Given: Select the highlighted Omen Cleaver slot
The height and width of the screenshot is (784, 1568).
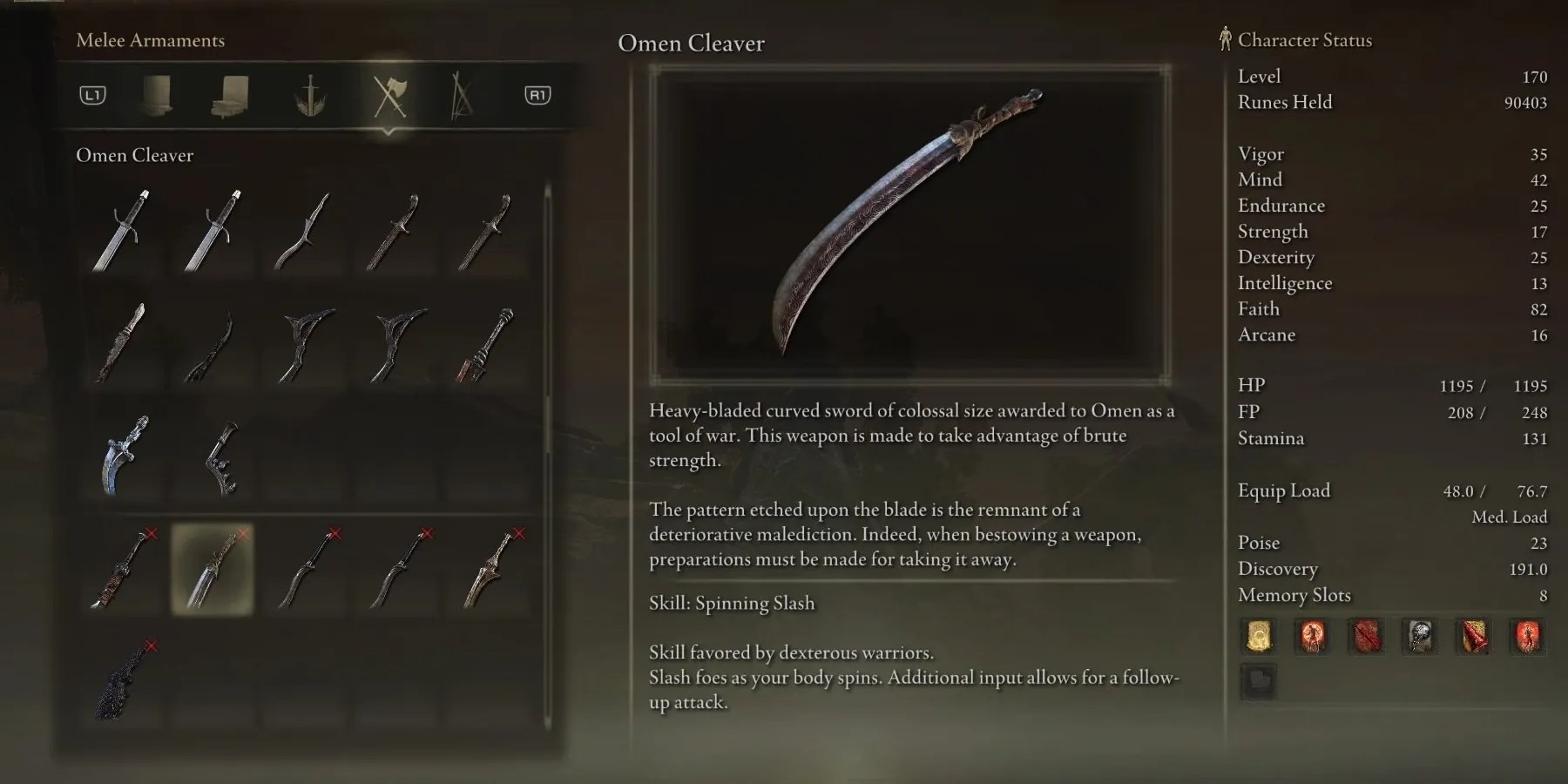Looking at the screenshot, I should click(212, 567).
